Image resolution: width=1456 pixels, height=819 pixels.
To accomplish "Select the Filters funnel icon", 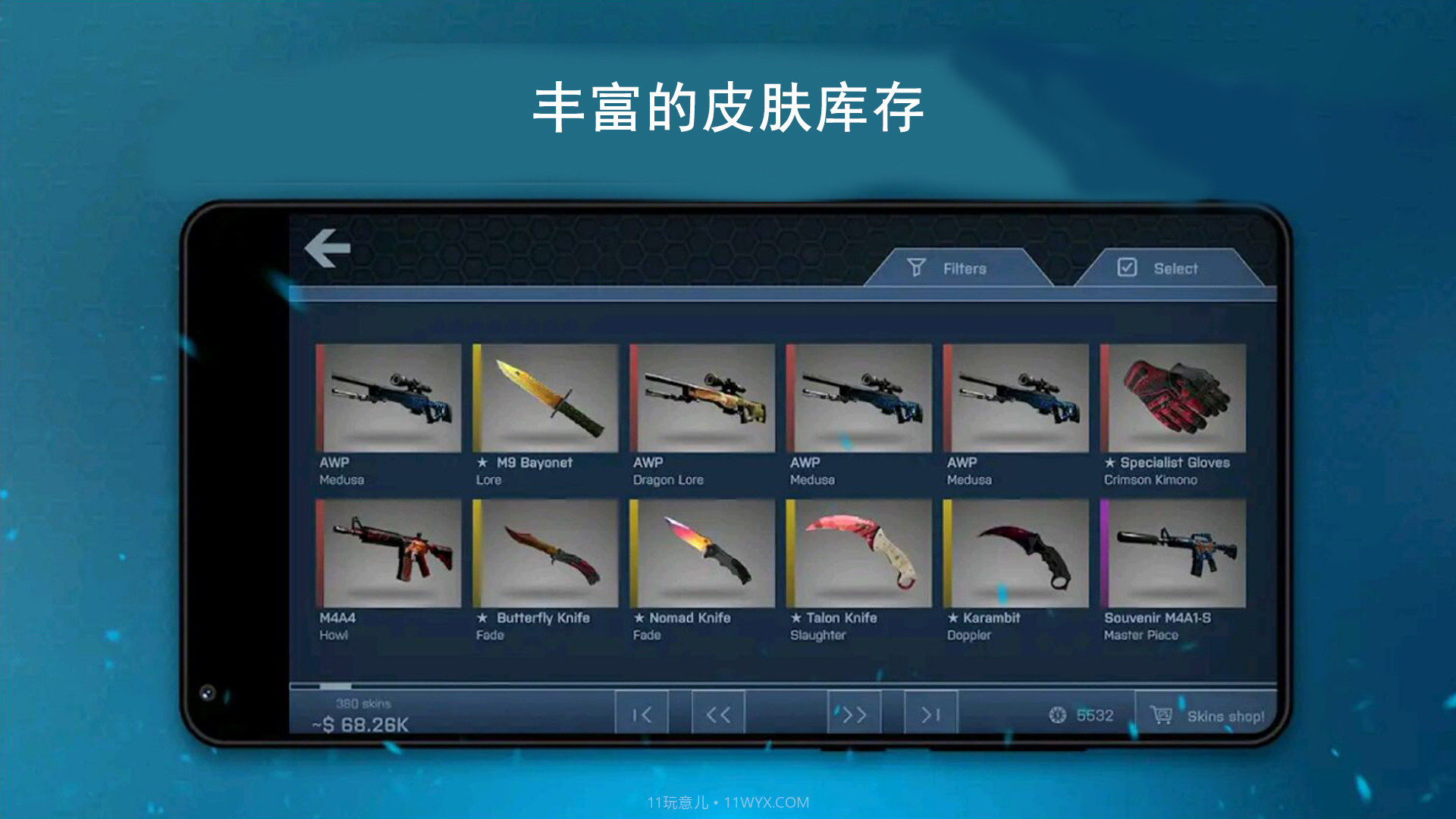I will point(918,268).
